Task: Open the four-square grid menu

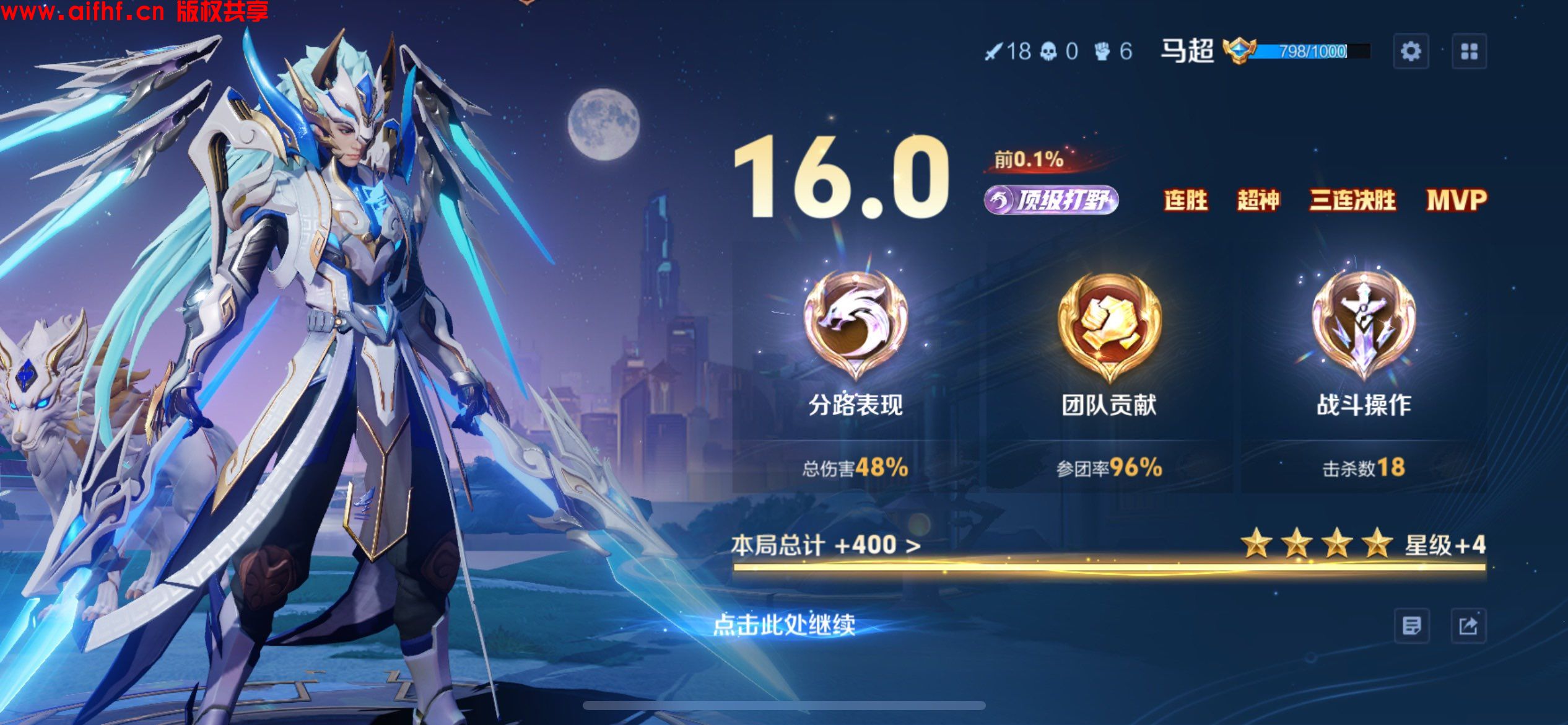Action: pos(1469,51)
